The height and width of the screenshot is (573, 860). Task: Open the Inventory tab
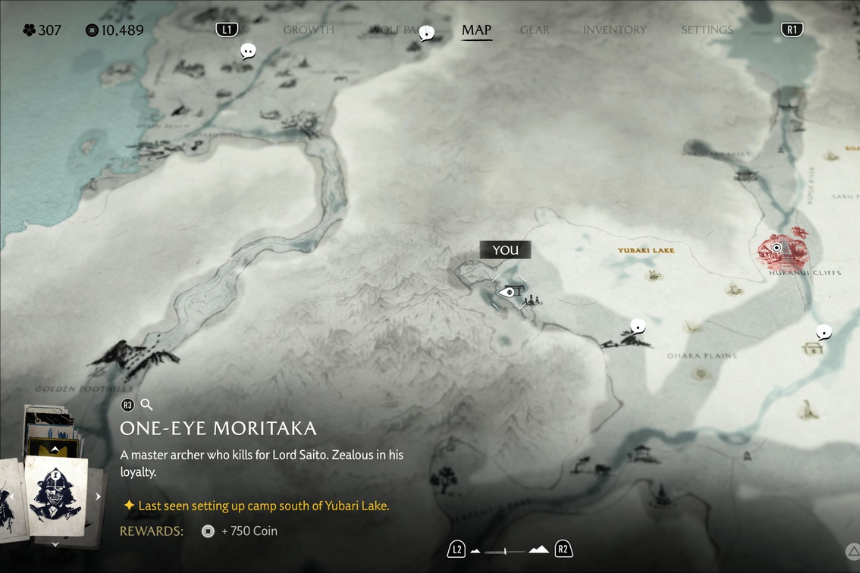(x=615, y=30)
